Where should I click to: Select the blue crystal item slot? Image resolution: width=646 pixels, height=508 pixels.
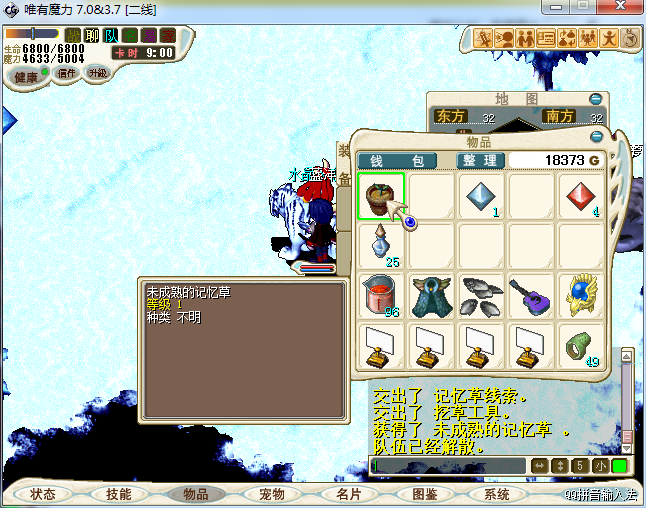pyautogui.click(x=481, y=195)
